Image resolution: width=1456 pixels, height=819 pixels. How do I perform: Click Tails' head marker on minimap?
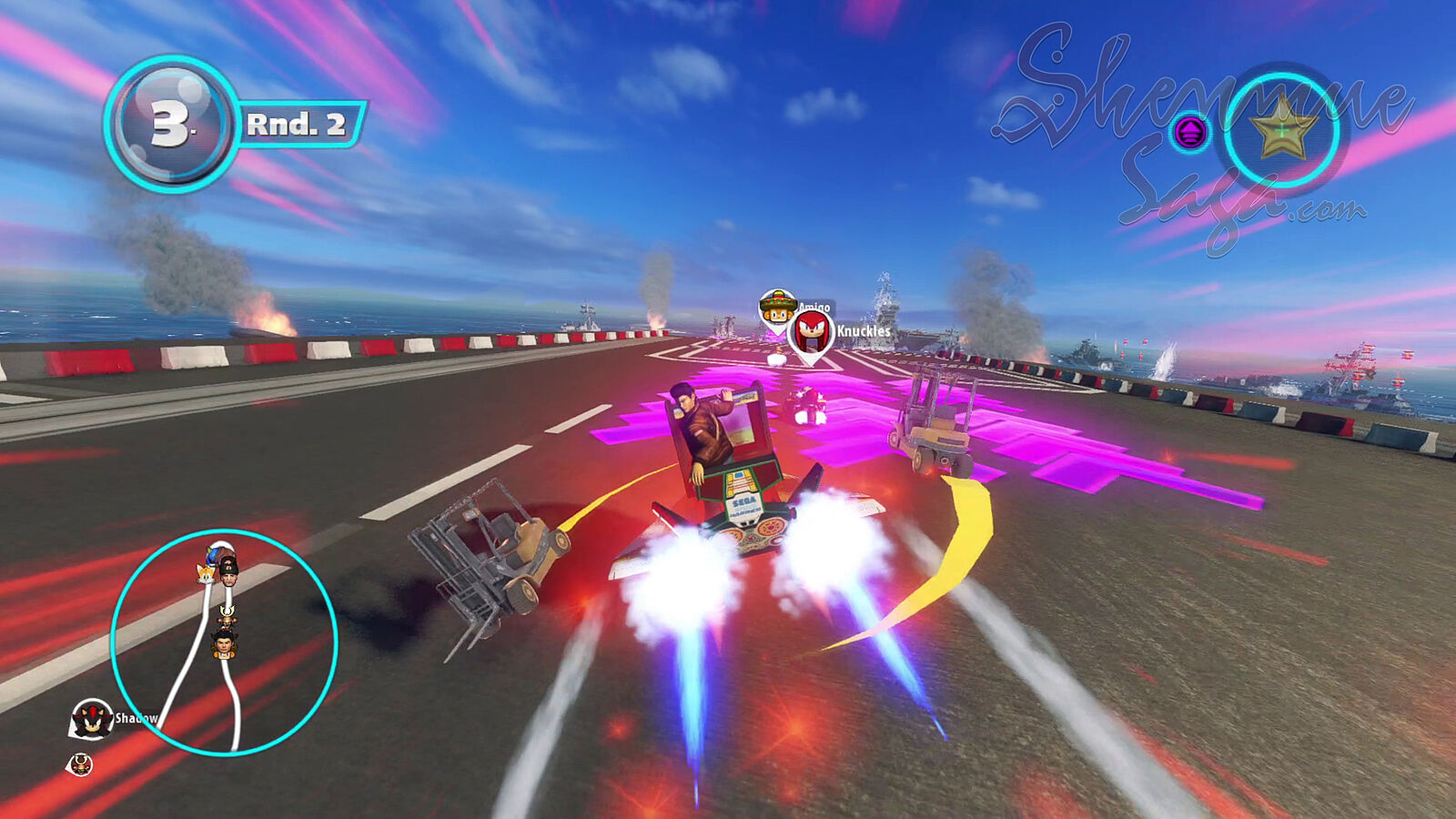(206, 572)
